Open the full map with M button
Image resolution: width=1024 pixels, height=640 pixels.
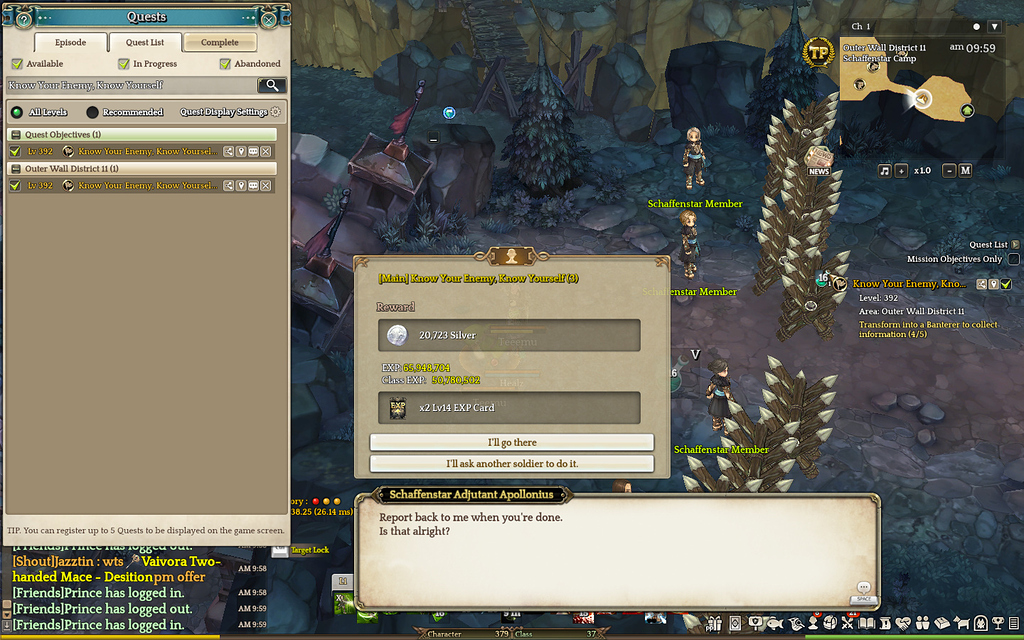coord(966,171)
